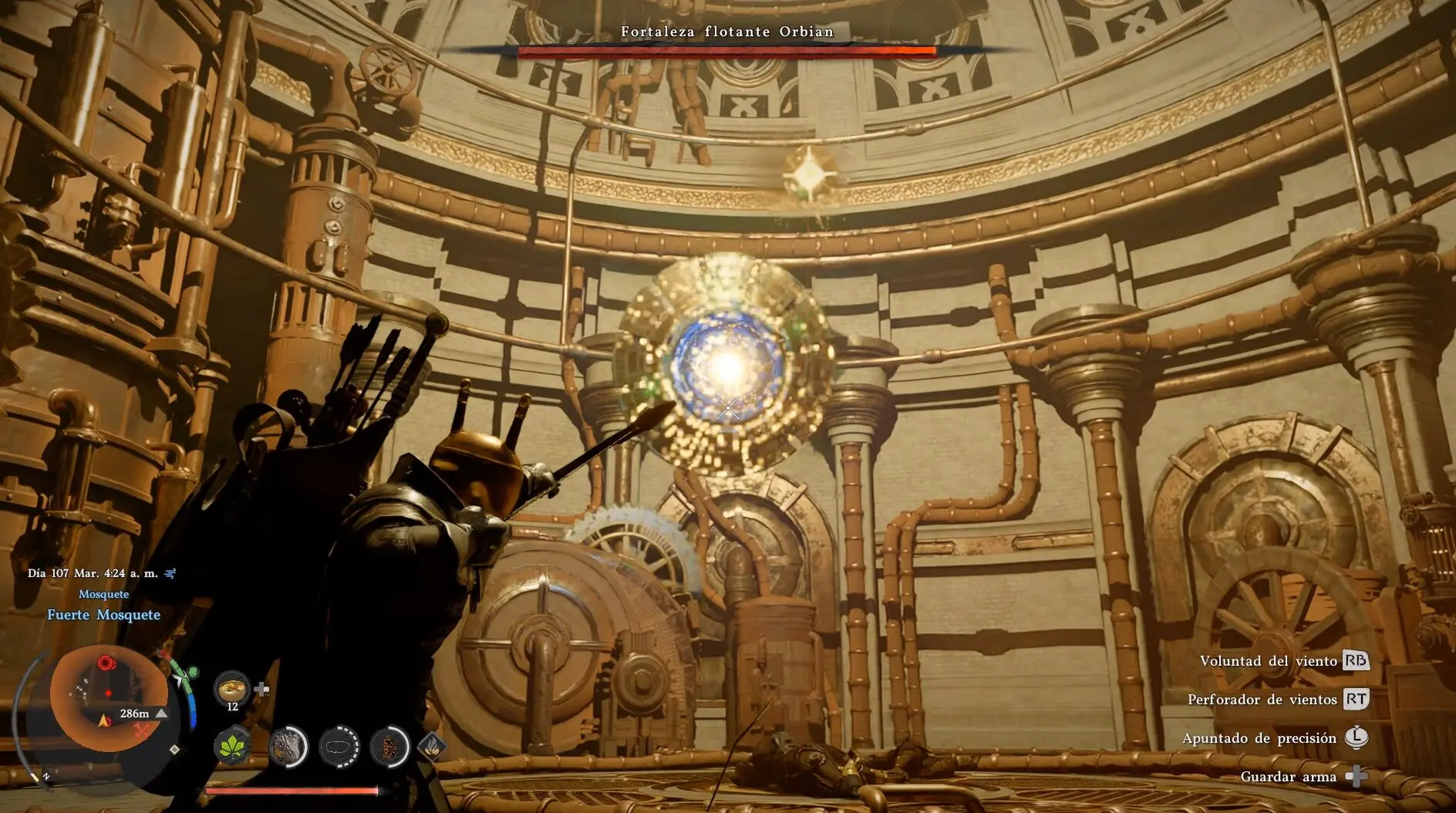
Task: Choose the dashed oval skill slot
Action: click(x=339, y=747)
